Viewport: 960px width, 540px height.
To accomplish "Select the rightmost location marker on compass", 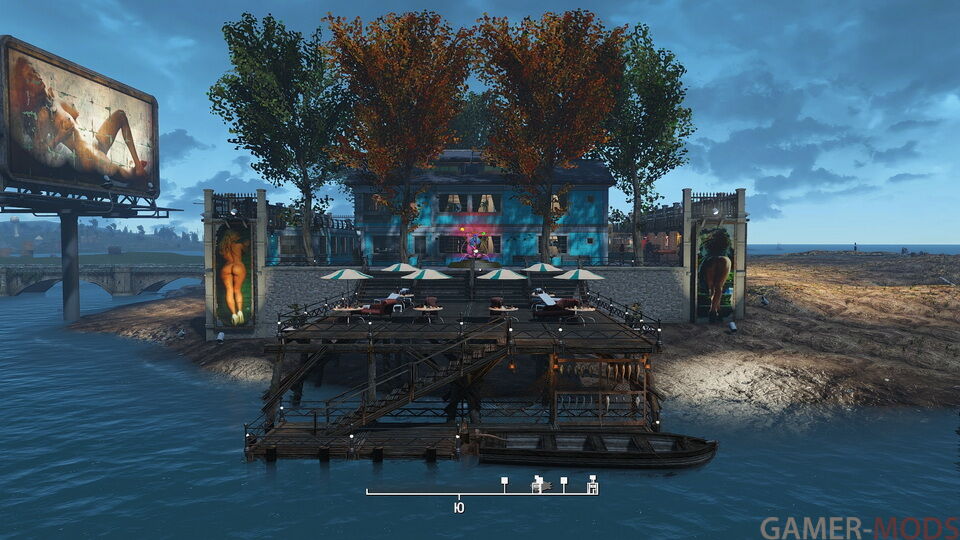I will pos(592,485).
